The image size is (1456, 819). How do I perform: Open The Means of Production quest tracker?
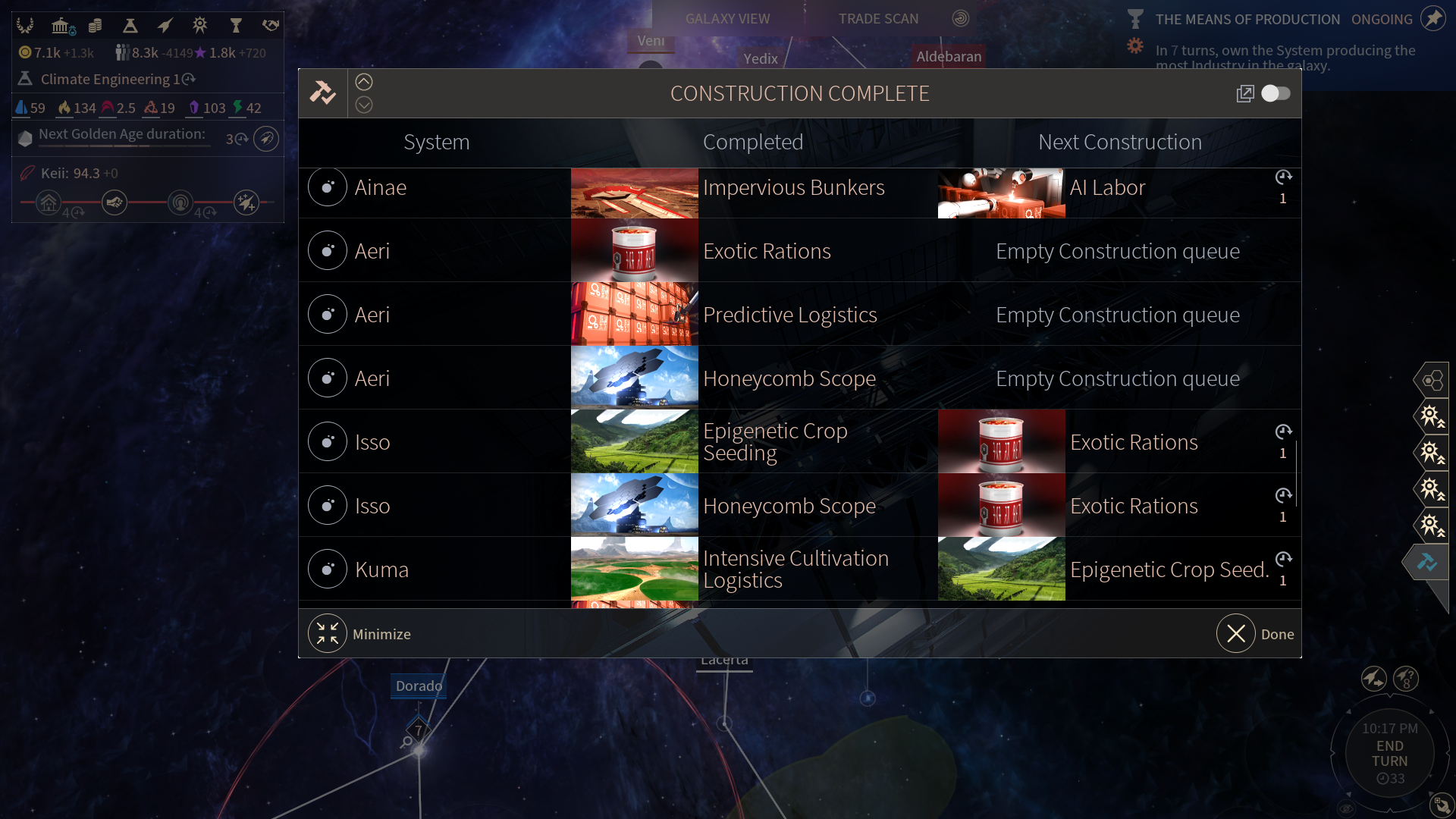[x=1247, y=20]
